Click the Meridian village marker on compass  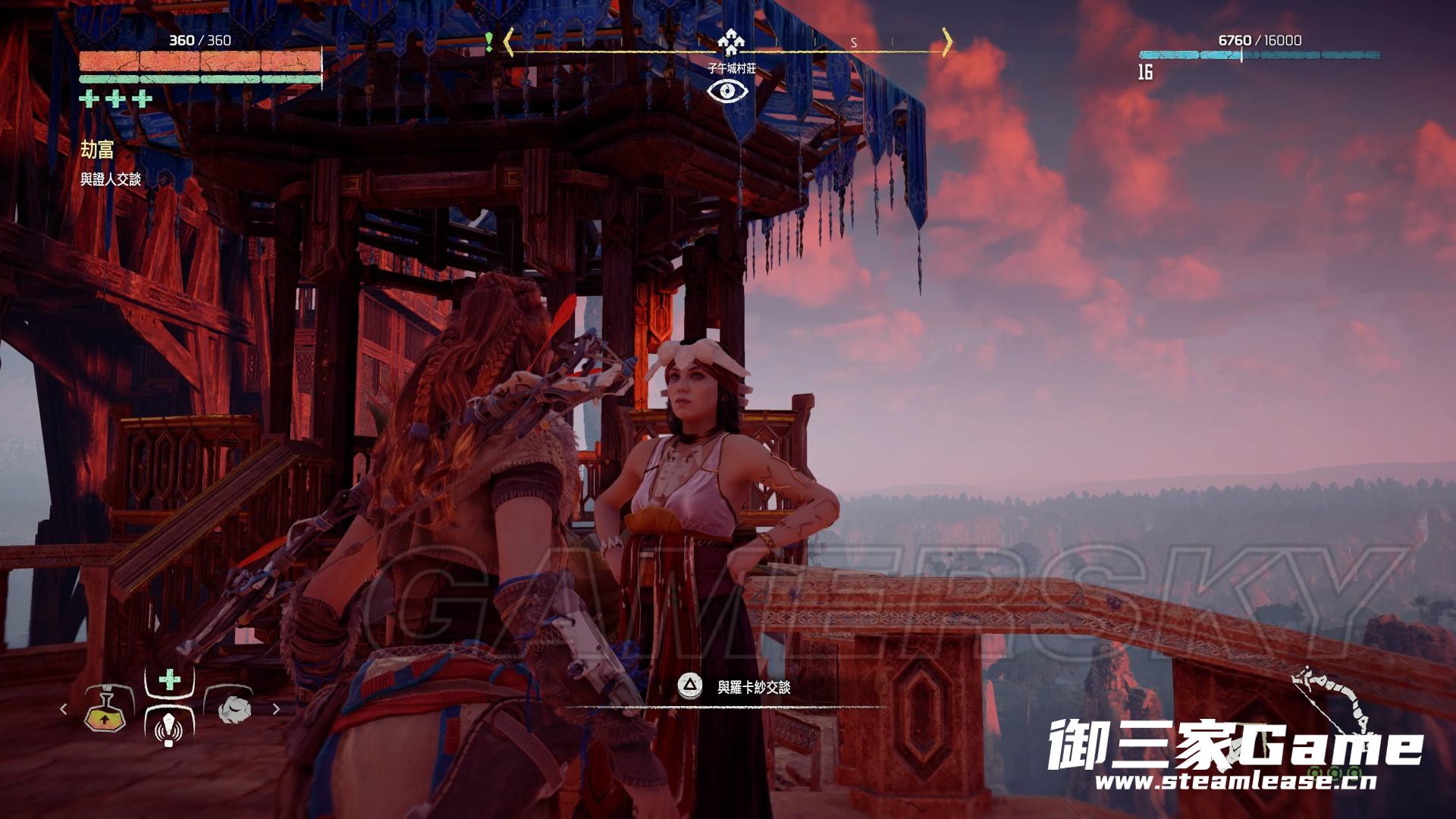point(731,42)
